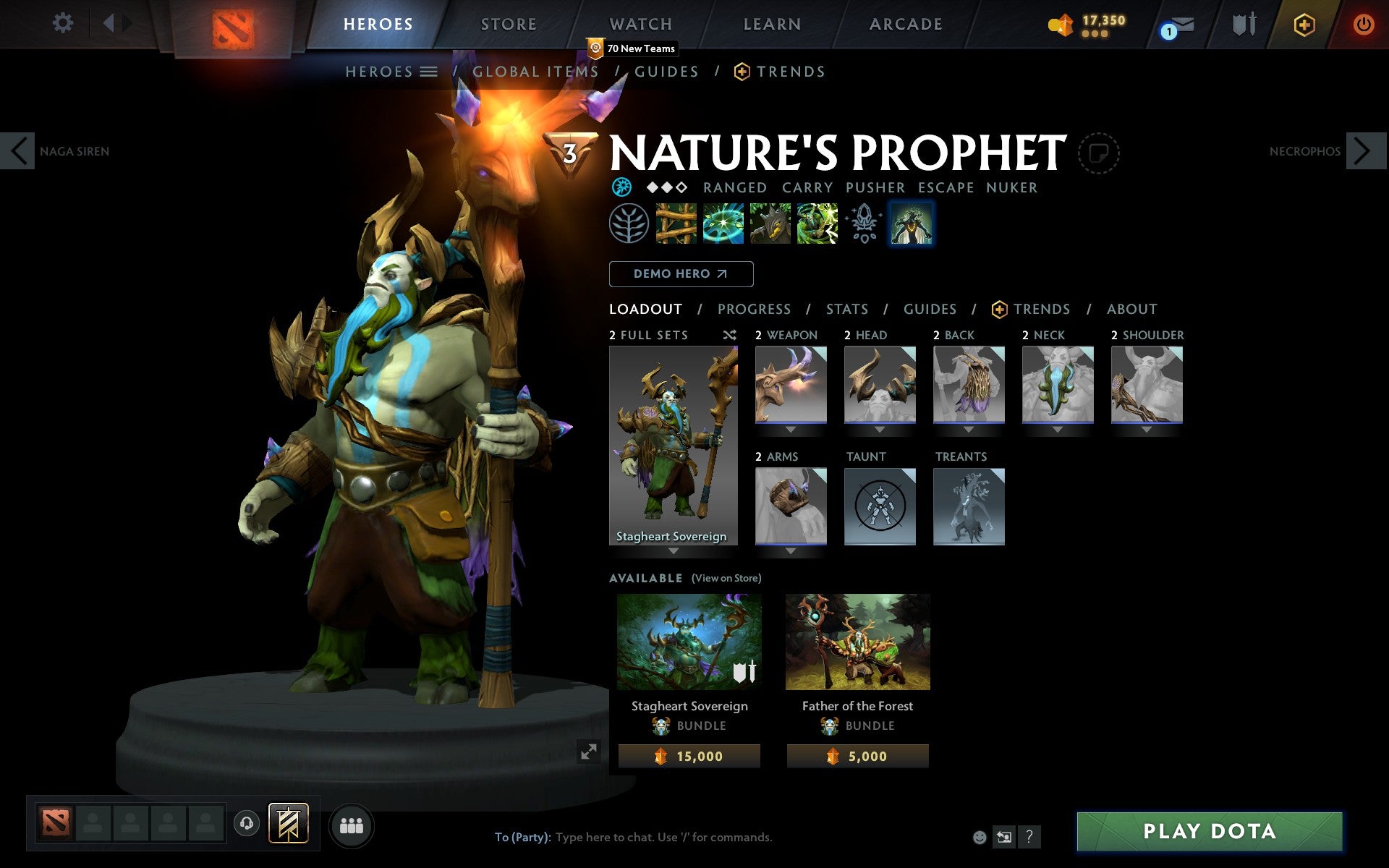Open the Global Items section
The height and width of the screenshot is (868, 1389).
click(x=535, y=71)
